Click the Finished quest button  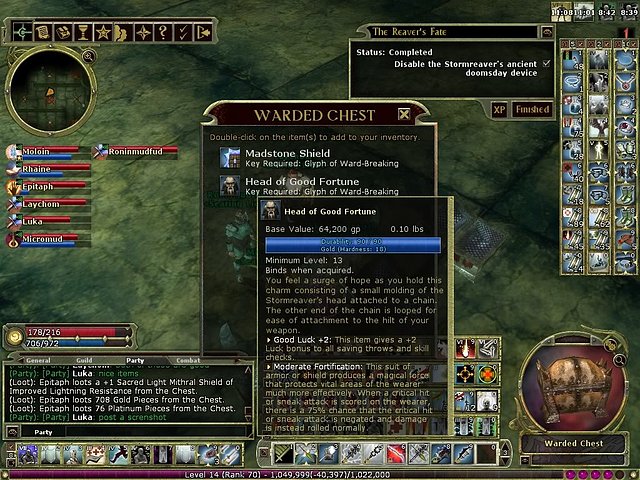click(x=532, y=110)
